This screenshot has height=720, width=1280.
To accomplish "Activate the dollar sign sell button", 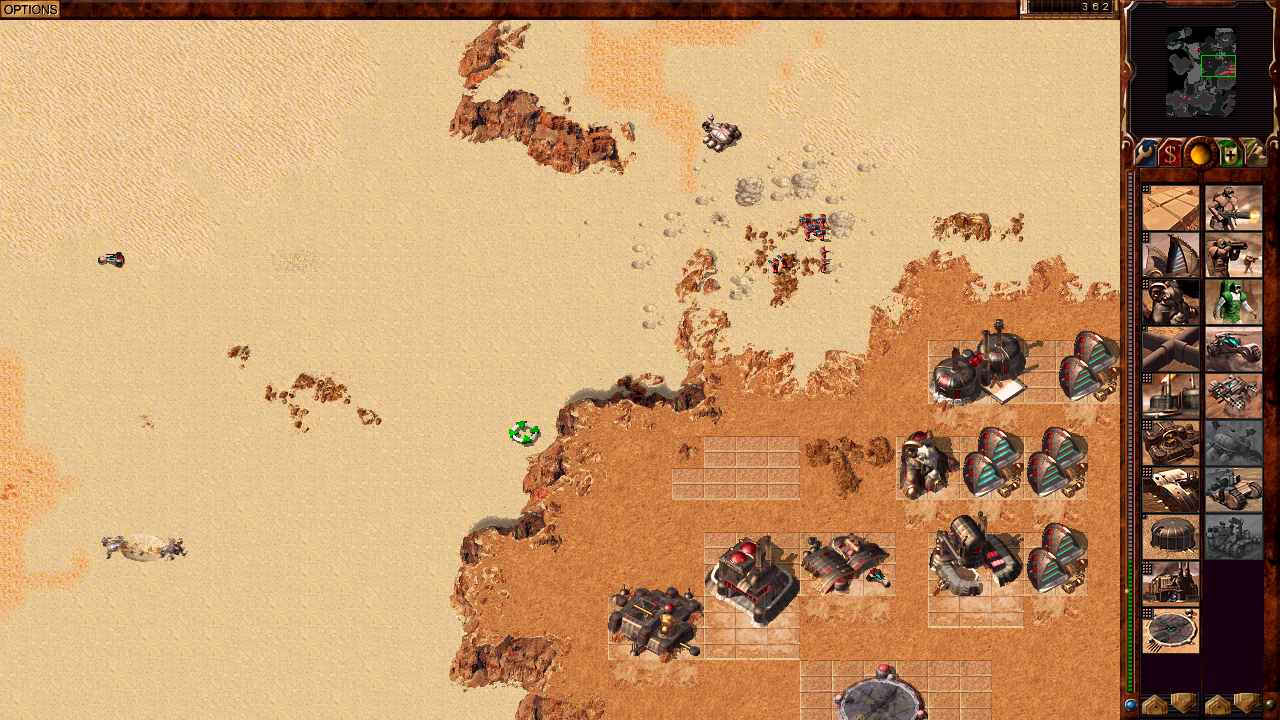I will pos(1171,154).
